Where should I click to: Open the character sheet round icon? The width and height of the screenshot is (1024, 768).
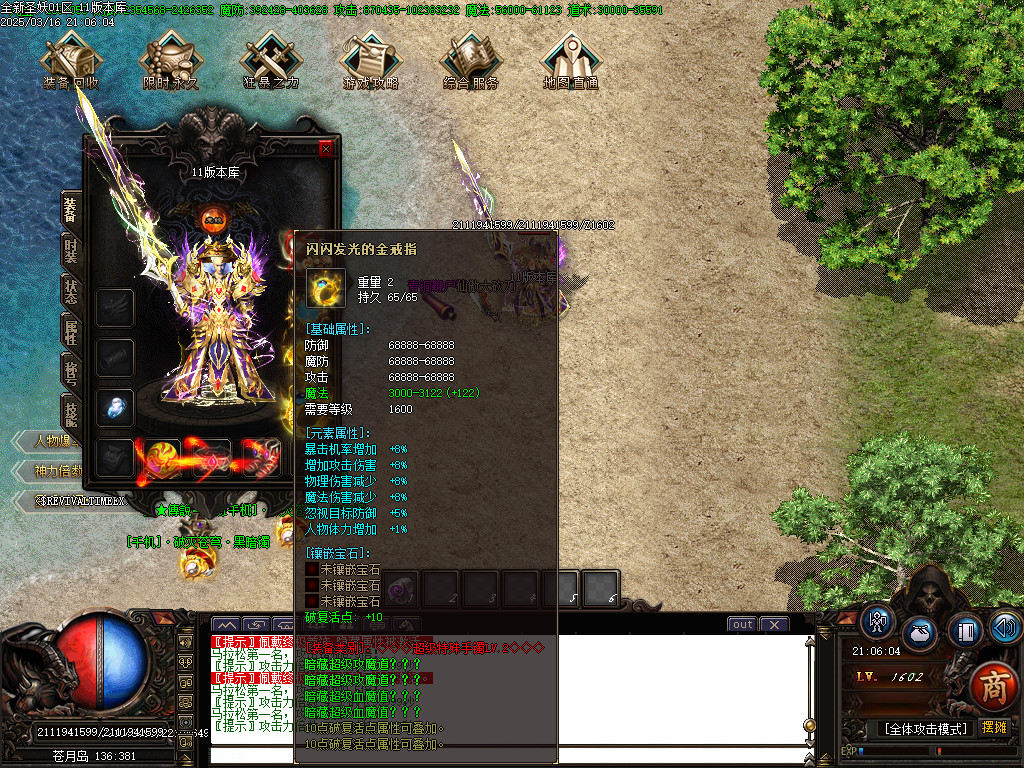[879, 622]
